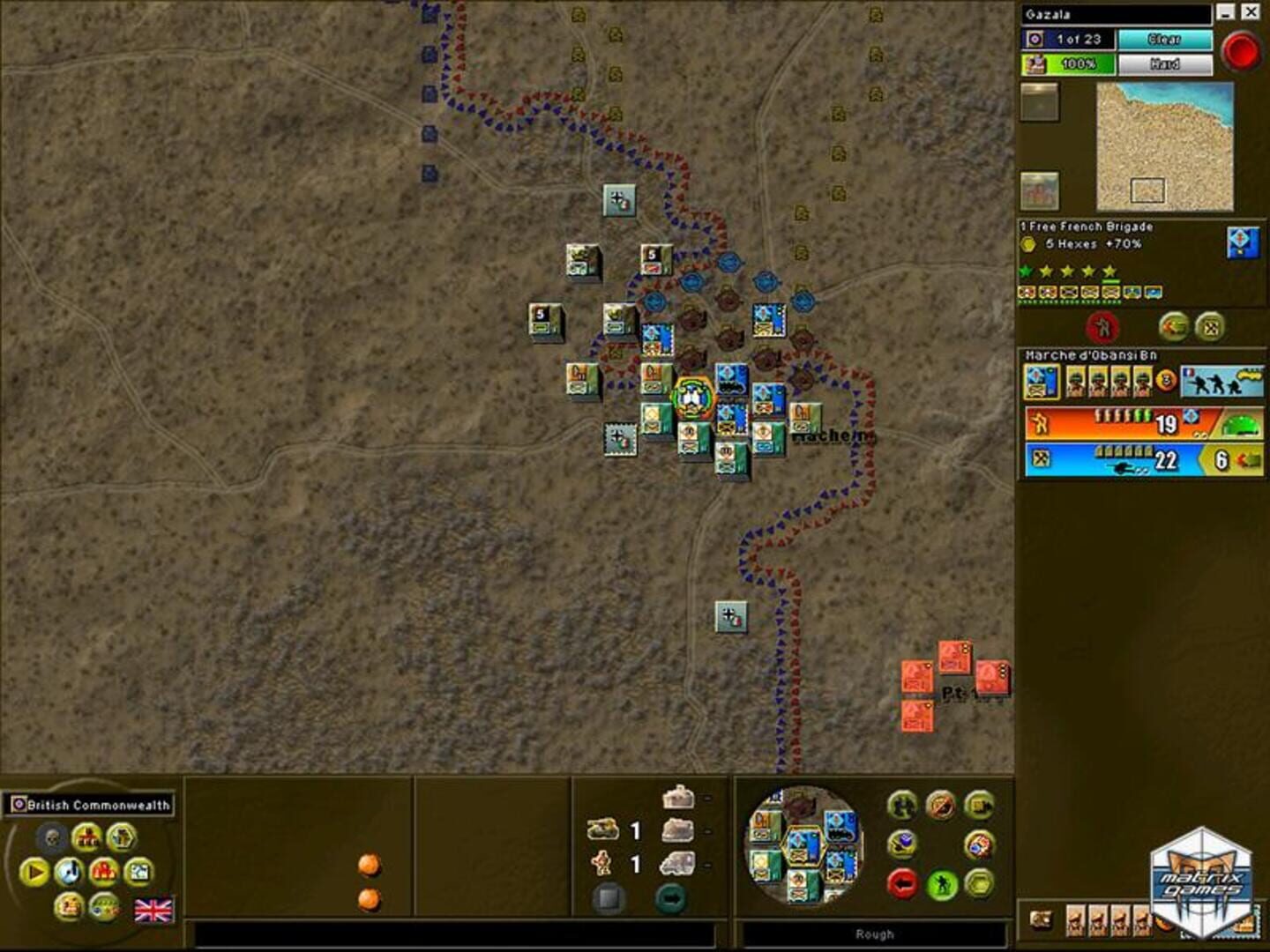
Task: Click the red back-arrow undo icon
Action: click(x=902, y=884)
